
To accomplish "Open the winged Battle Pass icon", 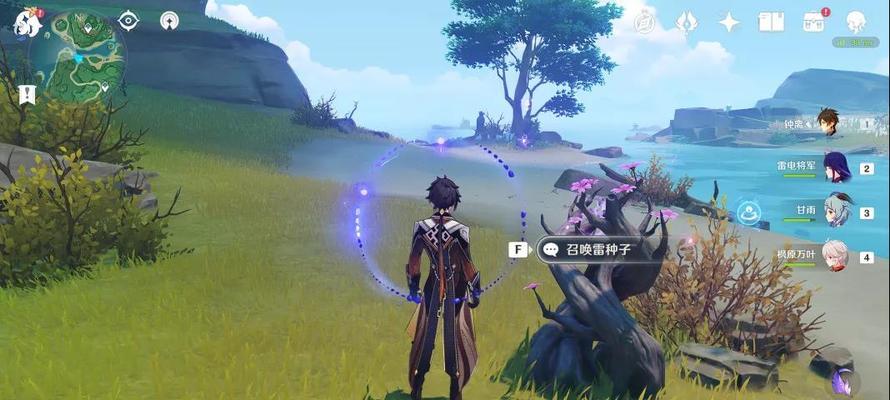I will 686,22.
